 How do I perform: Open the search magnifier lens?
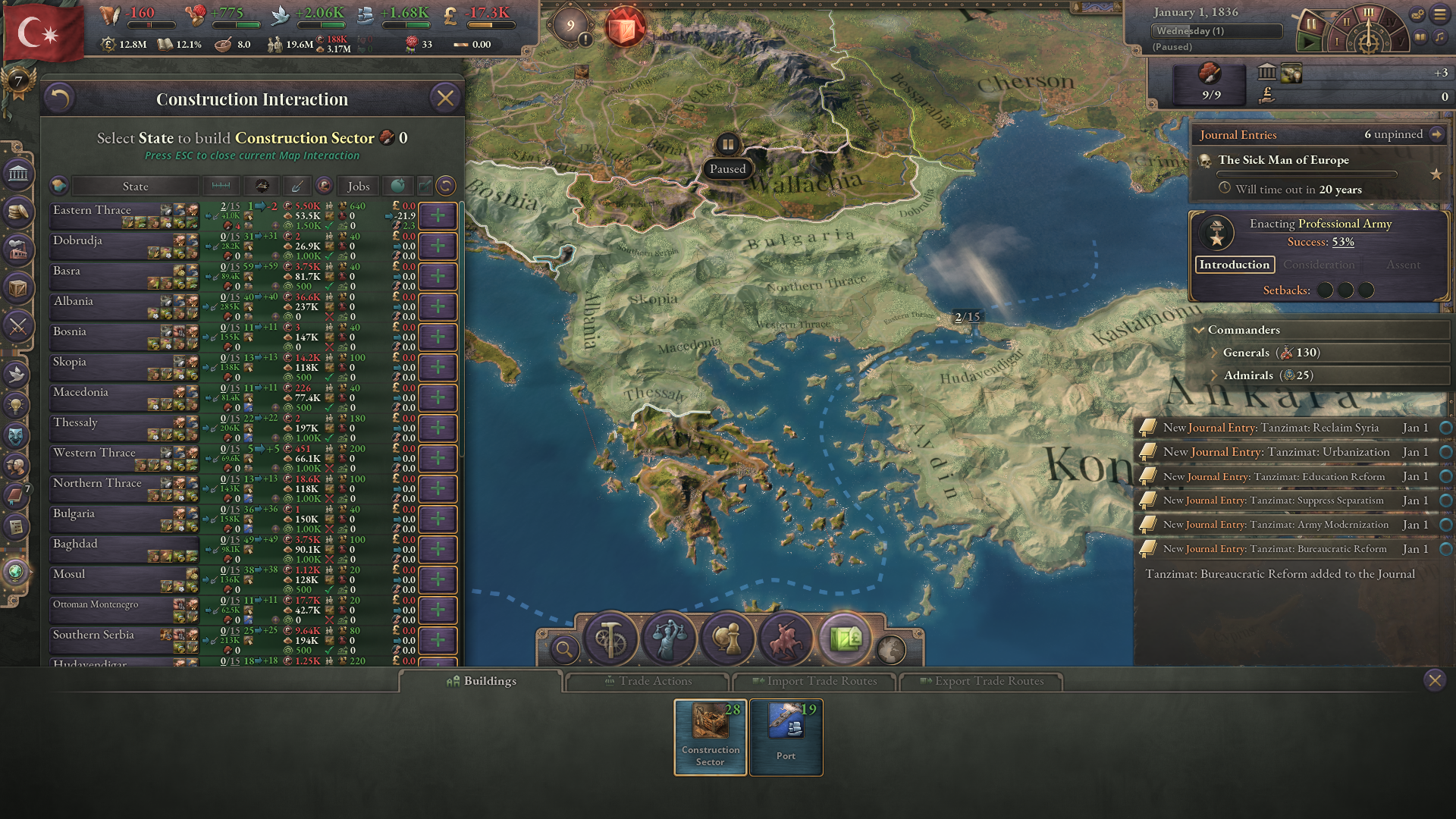[x=563, y=649]
